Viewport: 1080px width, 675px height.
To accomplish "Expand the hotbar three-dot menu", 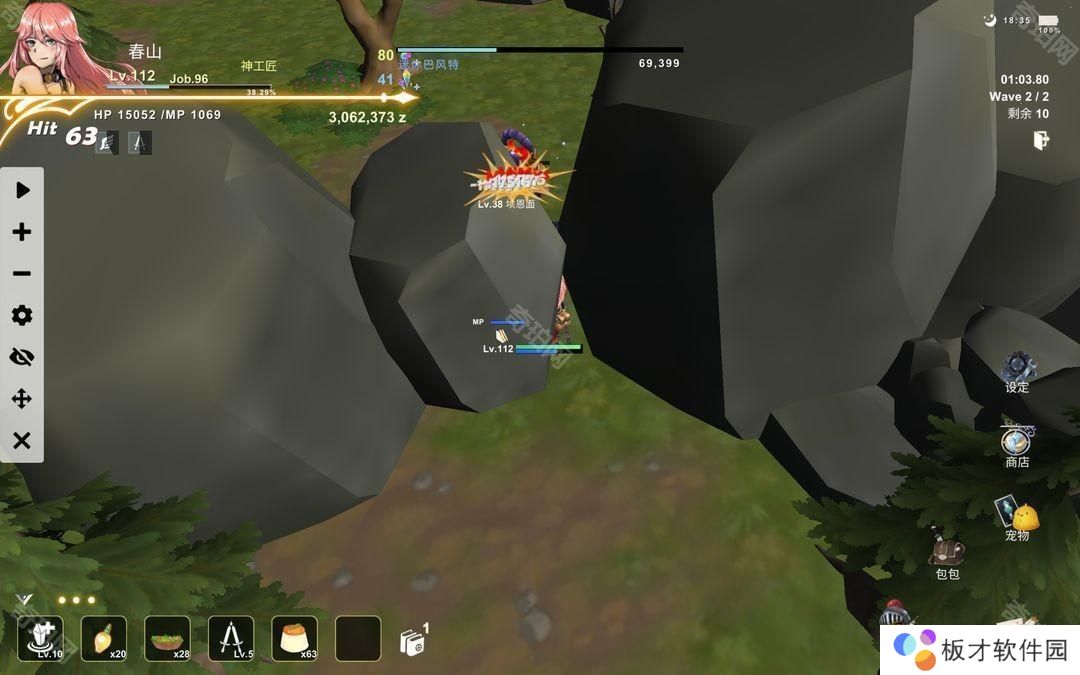I will pyautogui.click(x=75, y=601).
